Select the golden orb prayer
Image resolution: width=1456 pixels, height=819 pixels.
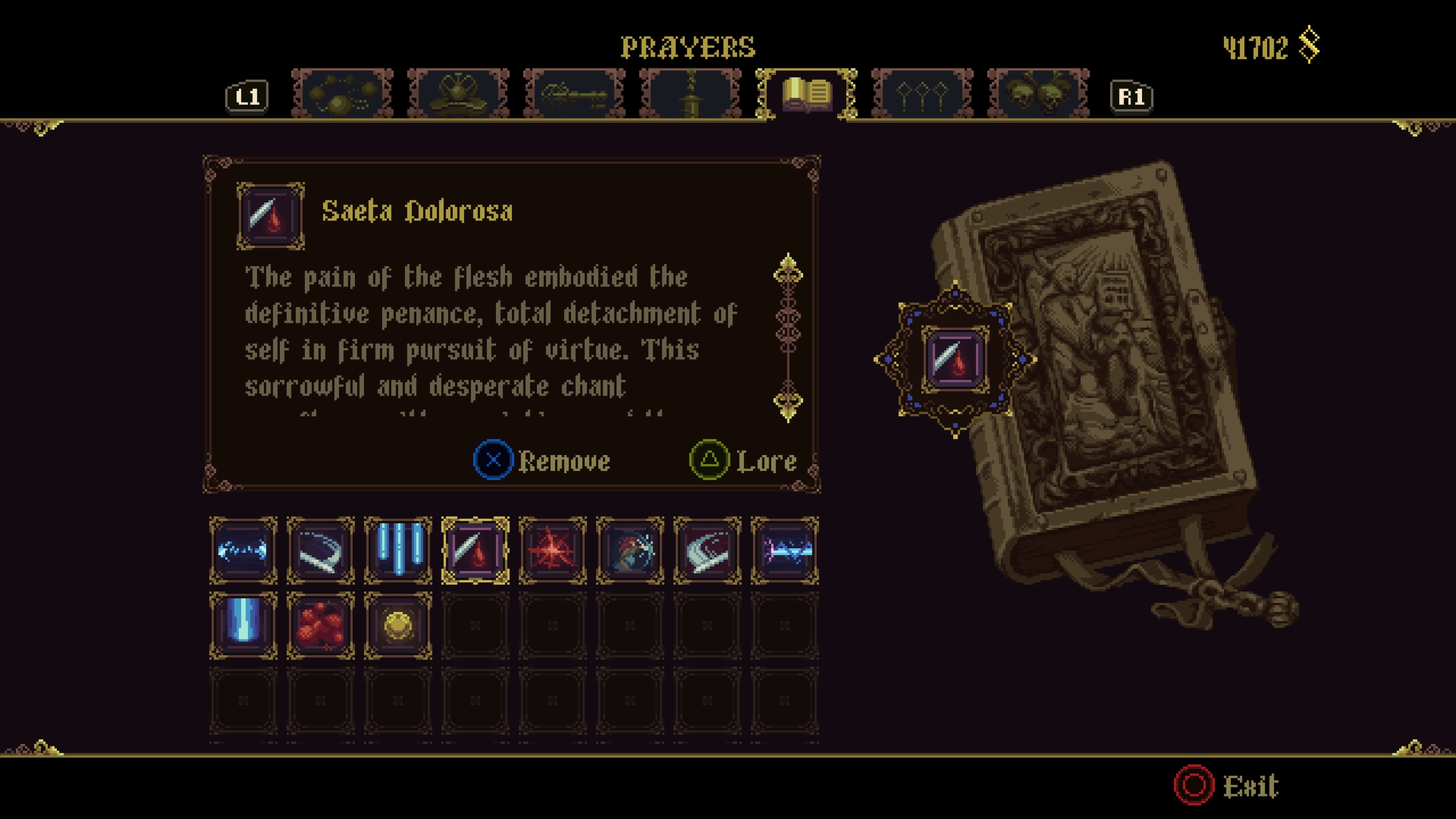tap(398, 626)
